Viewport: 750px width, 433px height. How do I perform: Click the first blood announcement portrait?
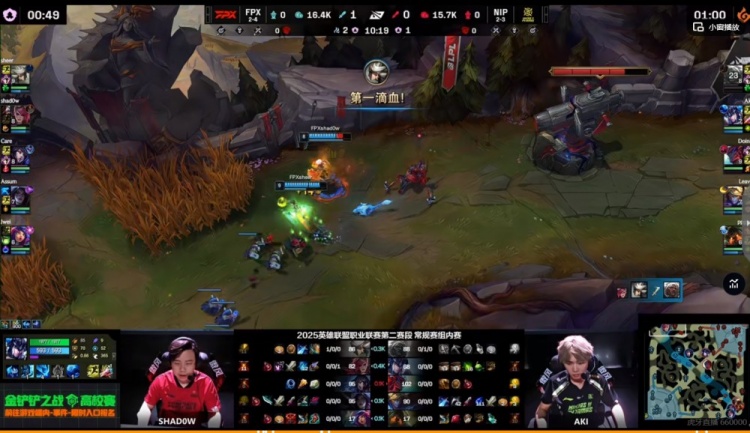tap(376, 72)
